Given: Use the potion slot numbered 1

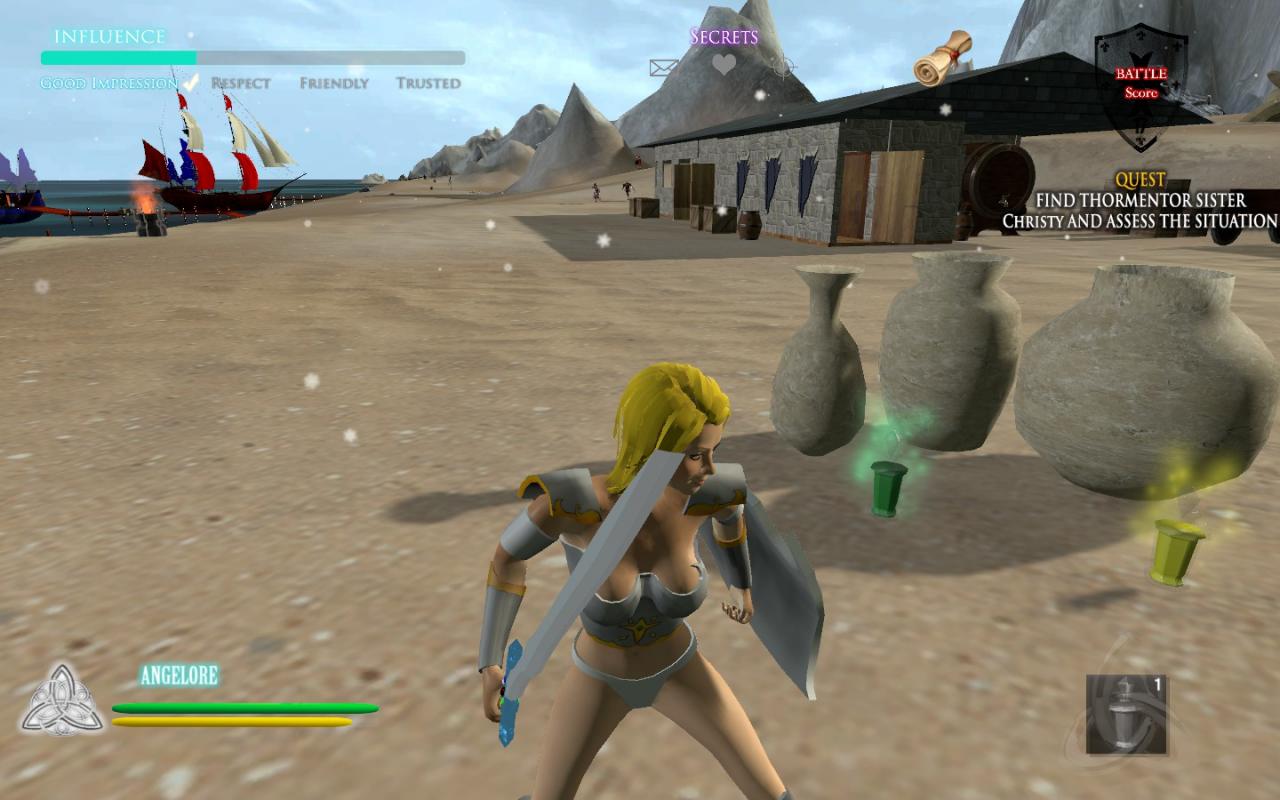Looking at the screenshot, I should tap(1127, 714).
